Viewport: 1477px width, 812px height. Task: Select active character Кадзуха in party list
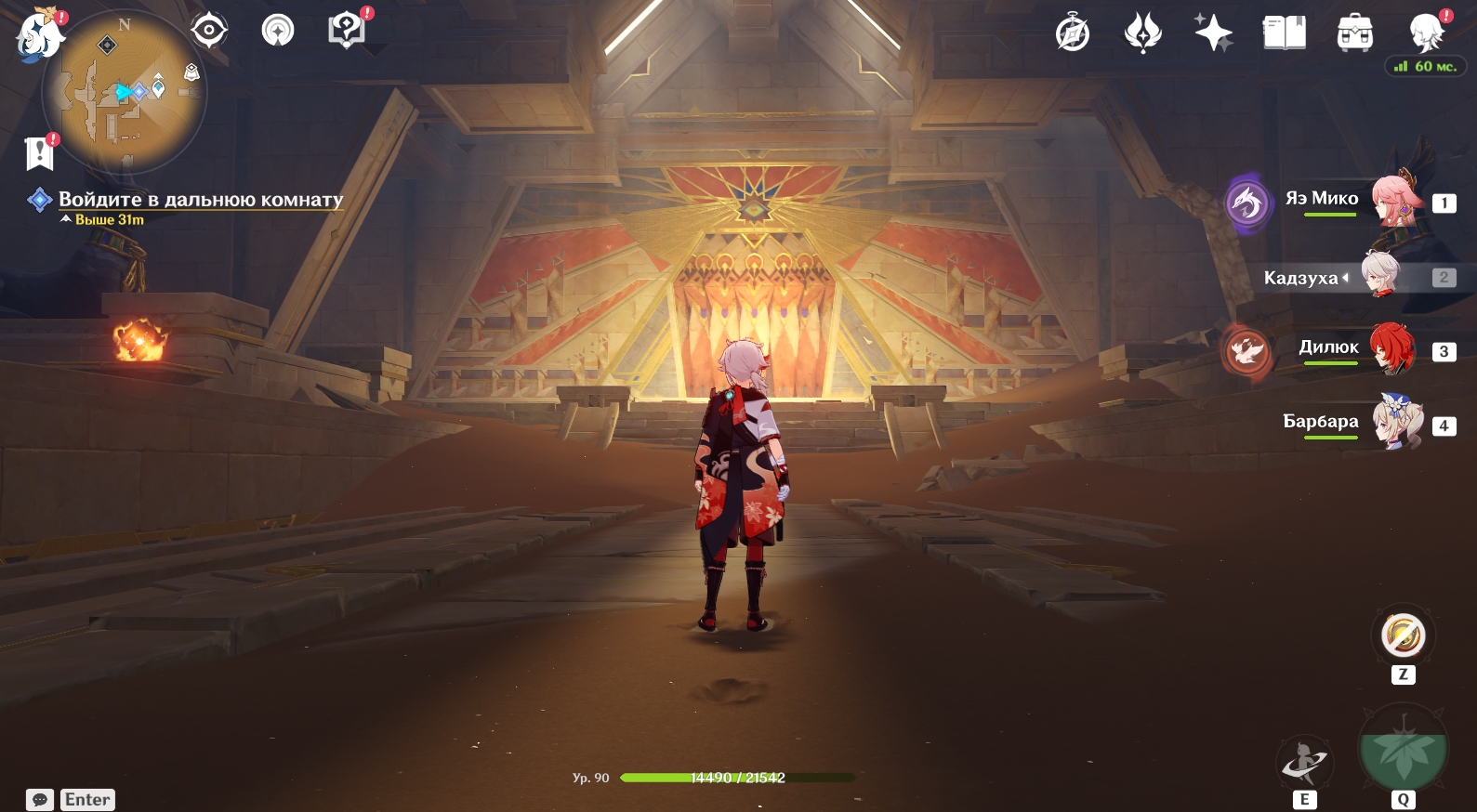(x=1380, y=276)
